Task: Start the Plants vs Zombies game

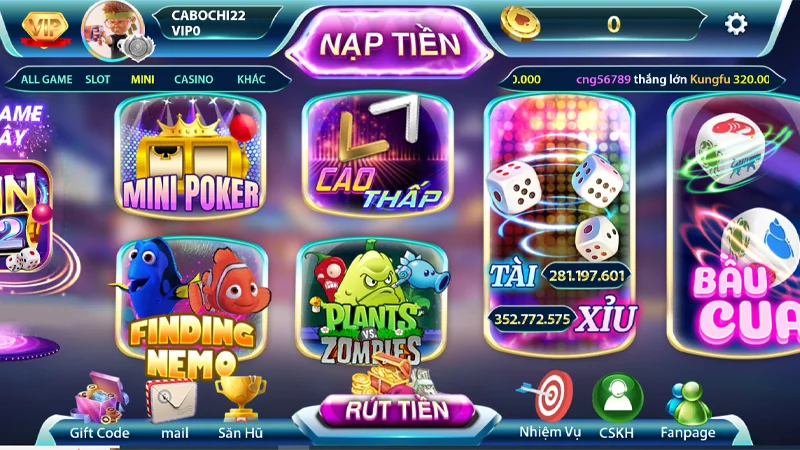Action: click(x=372, y=302)
